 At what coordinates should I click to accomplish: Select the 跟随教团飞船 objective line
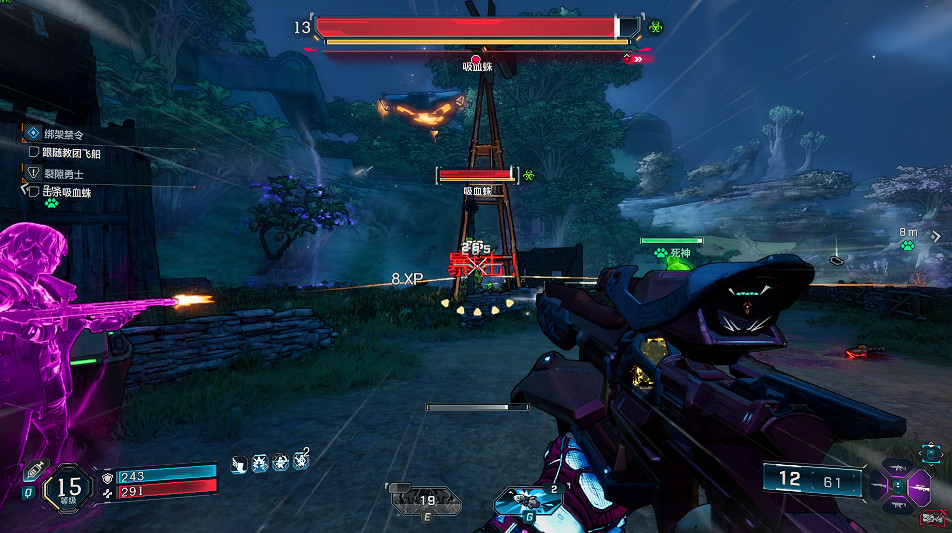coord(72,153)
